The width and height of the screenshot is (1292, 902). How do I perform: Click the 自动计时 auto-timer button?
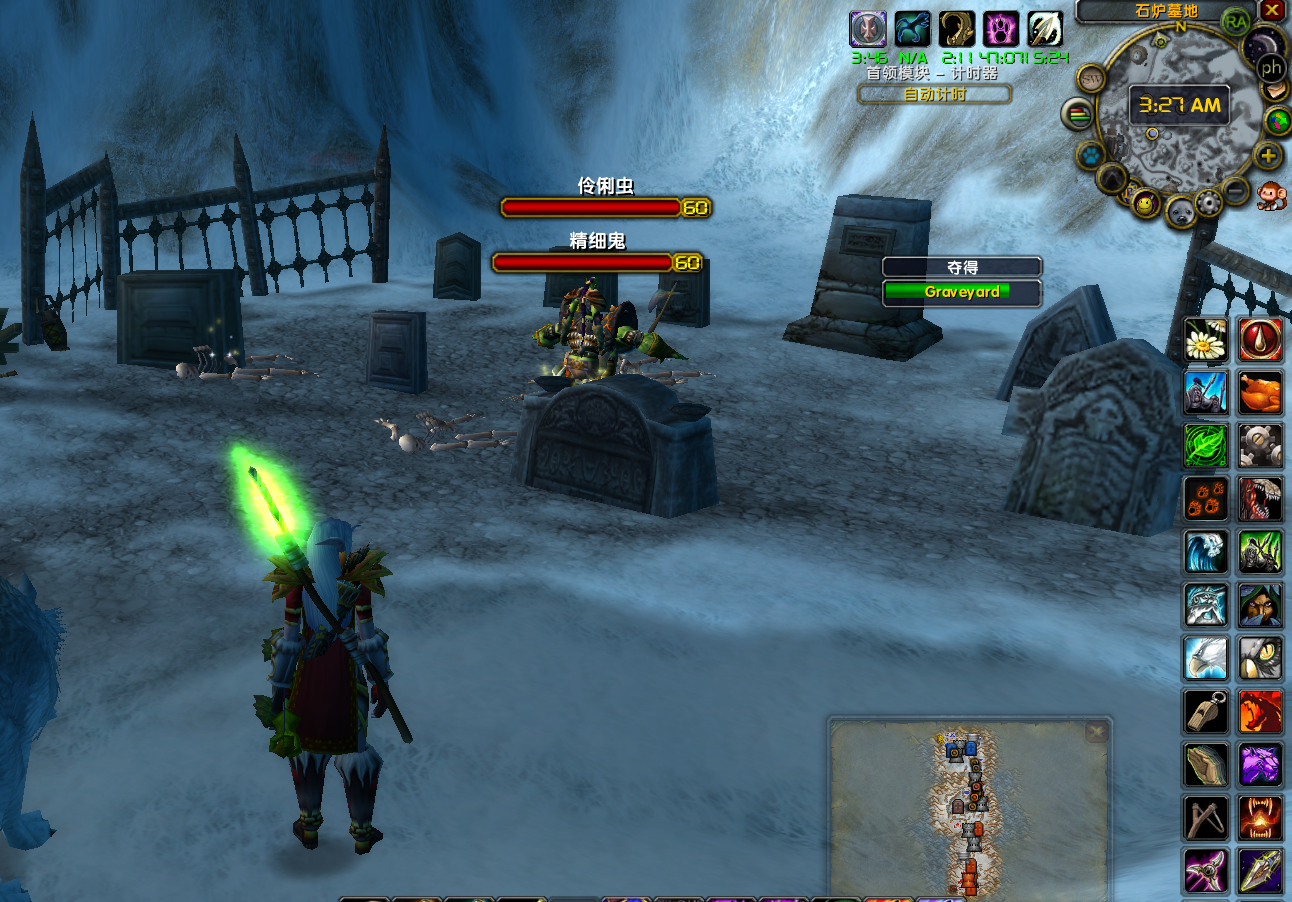pyautogui.click(x=934, y=94)
